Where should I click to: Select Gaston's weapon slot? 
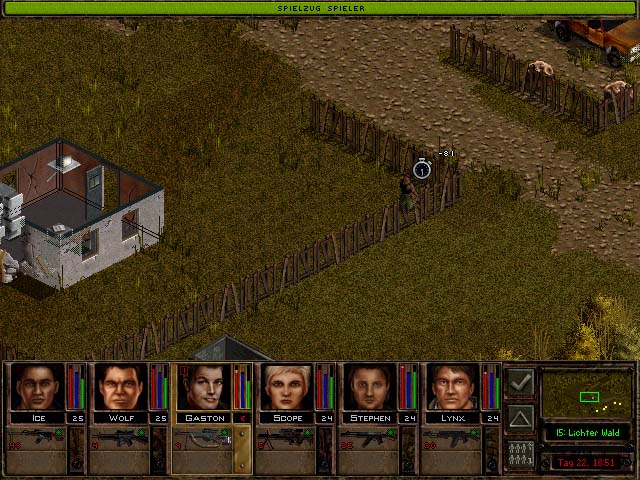click(203, 438)
